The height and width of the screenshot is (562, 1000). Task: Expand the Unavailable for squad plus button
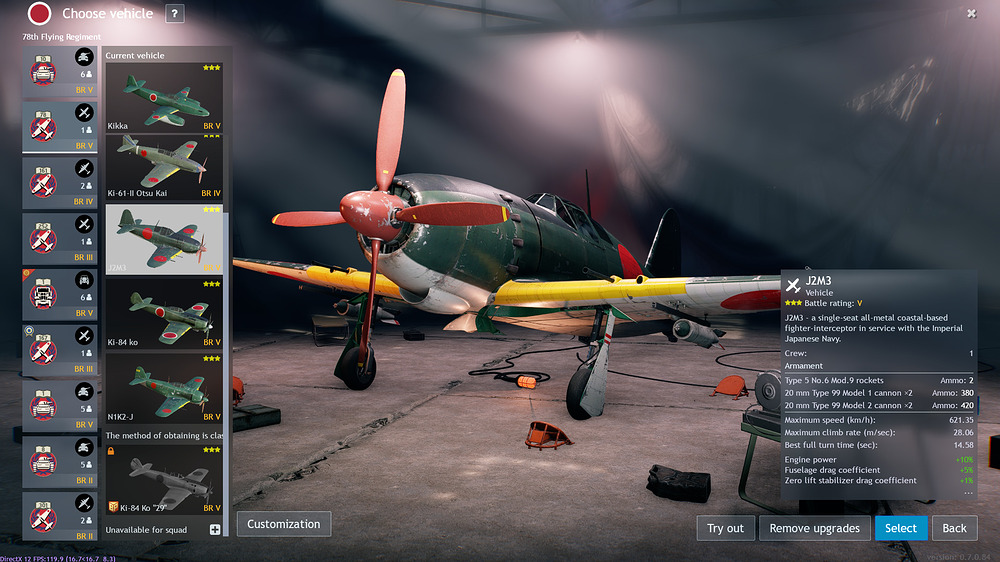[215, 529]
